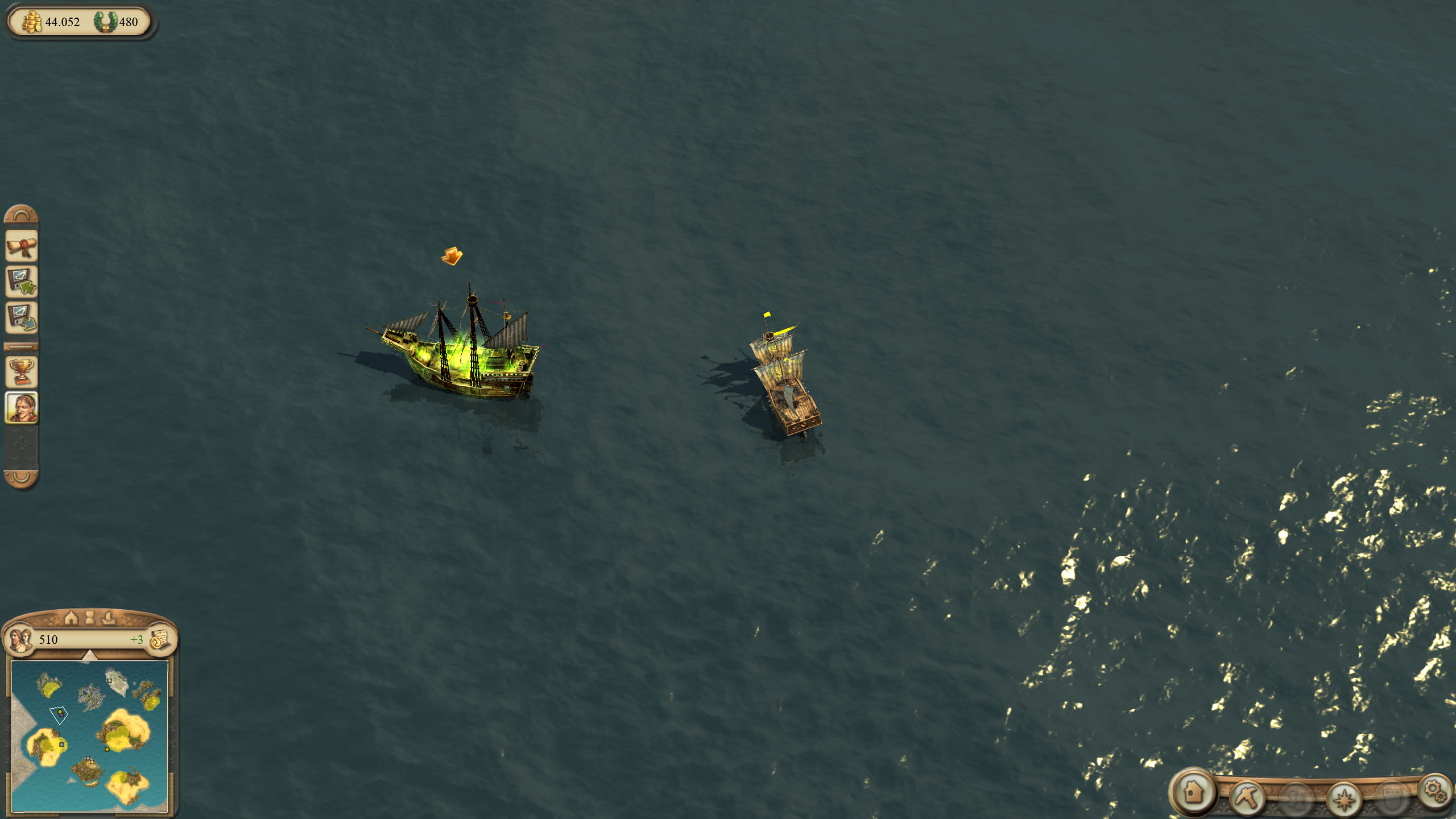Collapse the sidebar using the top arch
Viewport: 1456px width, 819px height.
click(22, 214)
